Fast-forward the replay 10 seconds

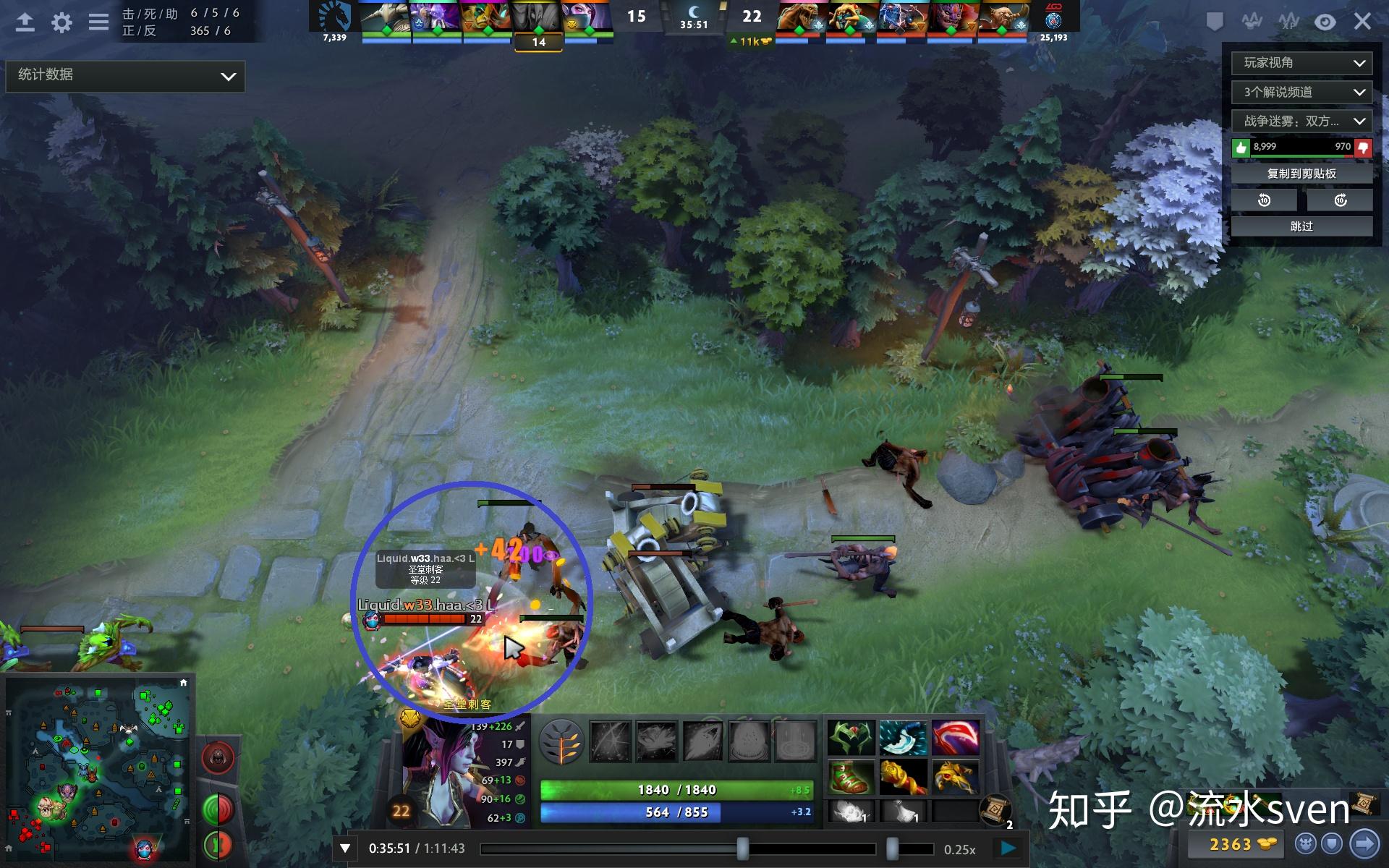(1340, 200)
